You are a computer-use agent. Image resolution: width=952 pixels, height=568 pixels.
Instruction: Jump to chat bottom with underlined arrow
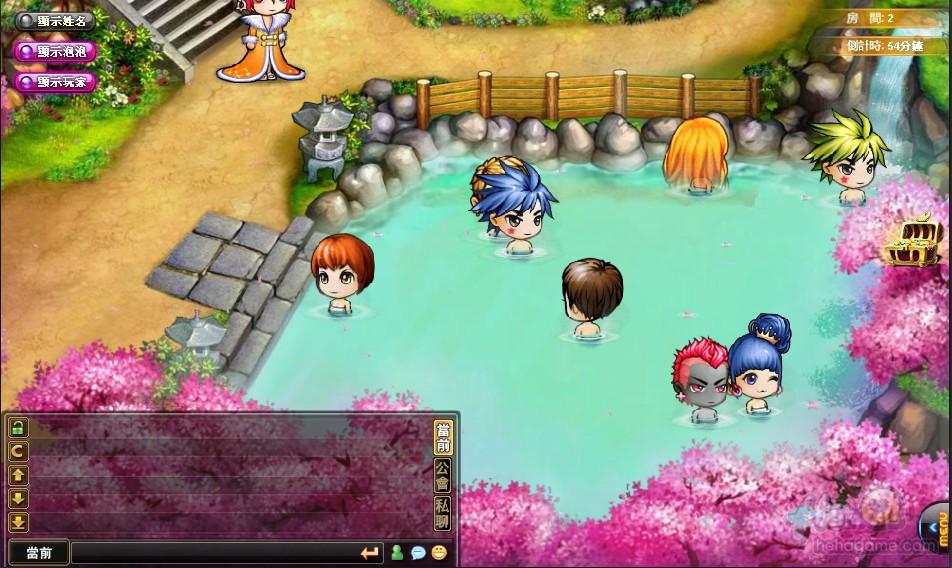tap(18, 522)
